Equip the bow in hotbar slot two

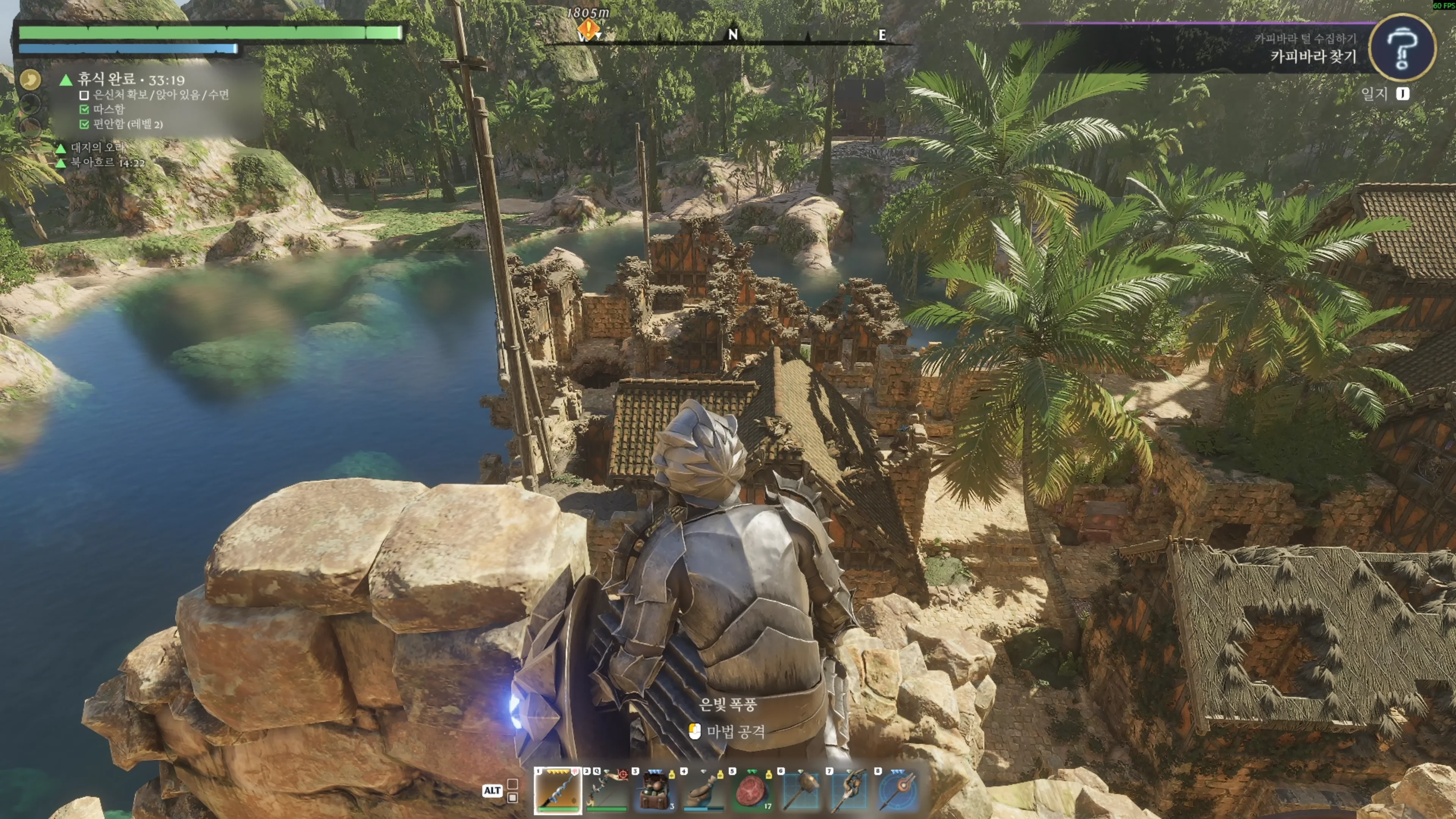[606, 789]
